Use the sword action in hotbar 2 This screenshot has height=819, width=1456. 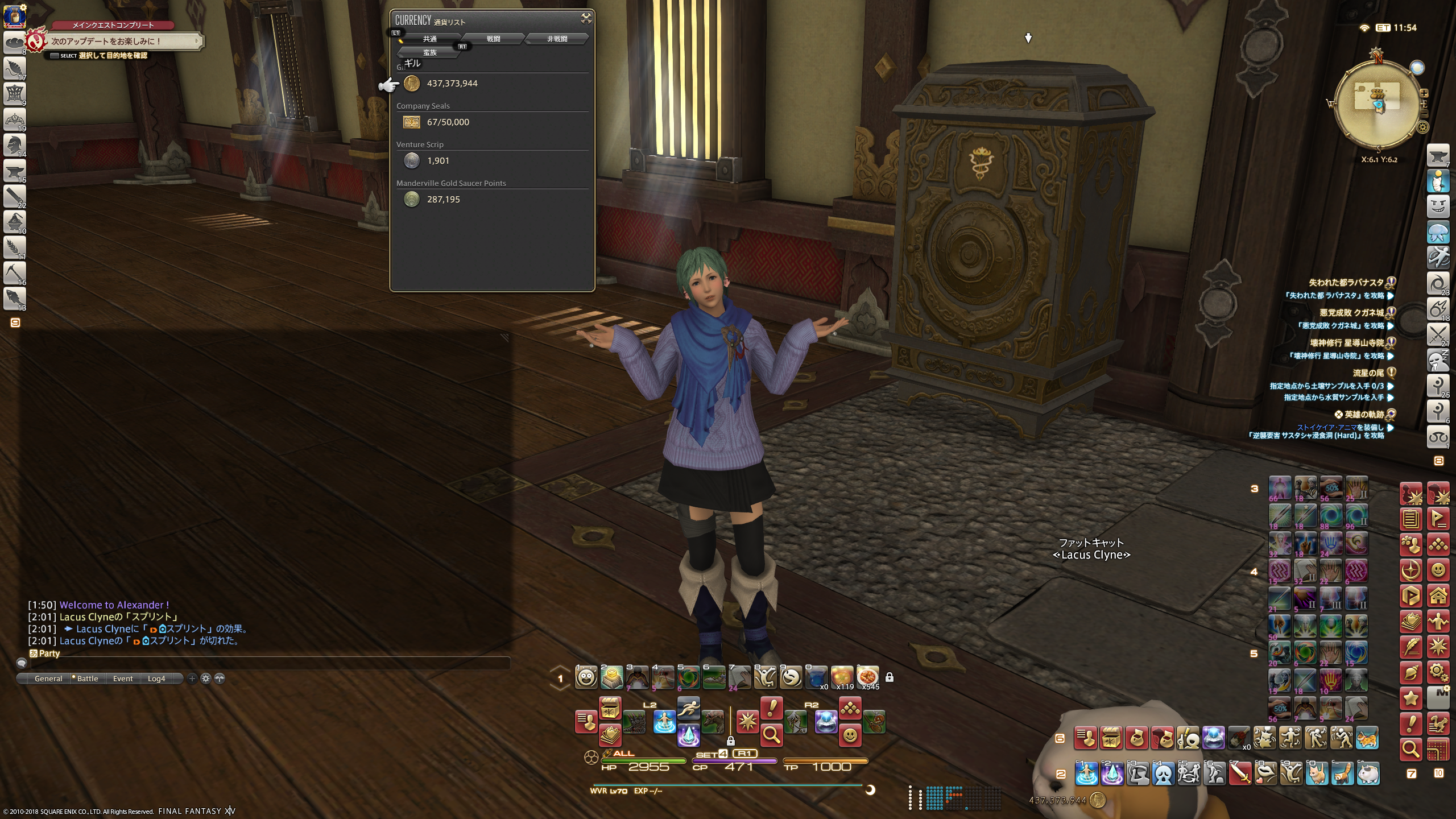[x=1240, y=773]
